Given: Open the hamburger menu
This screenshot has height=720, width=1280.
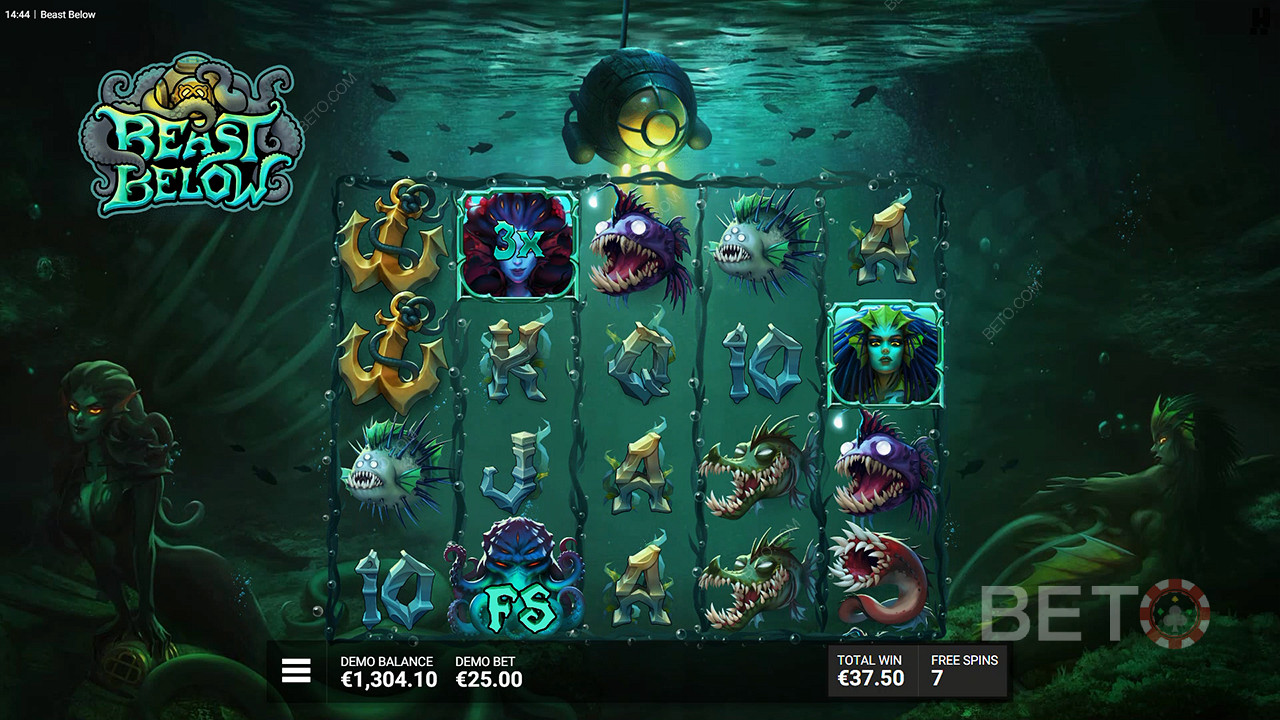Looking at the screenshot, I should point(296,671).
